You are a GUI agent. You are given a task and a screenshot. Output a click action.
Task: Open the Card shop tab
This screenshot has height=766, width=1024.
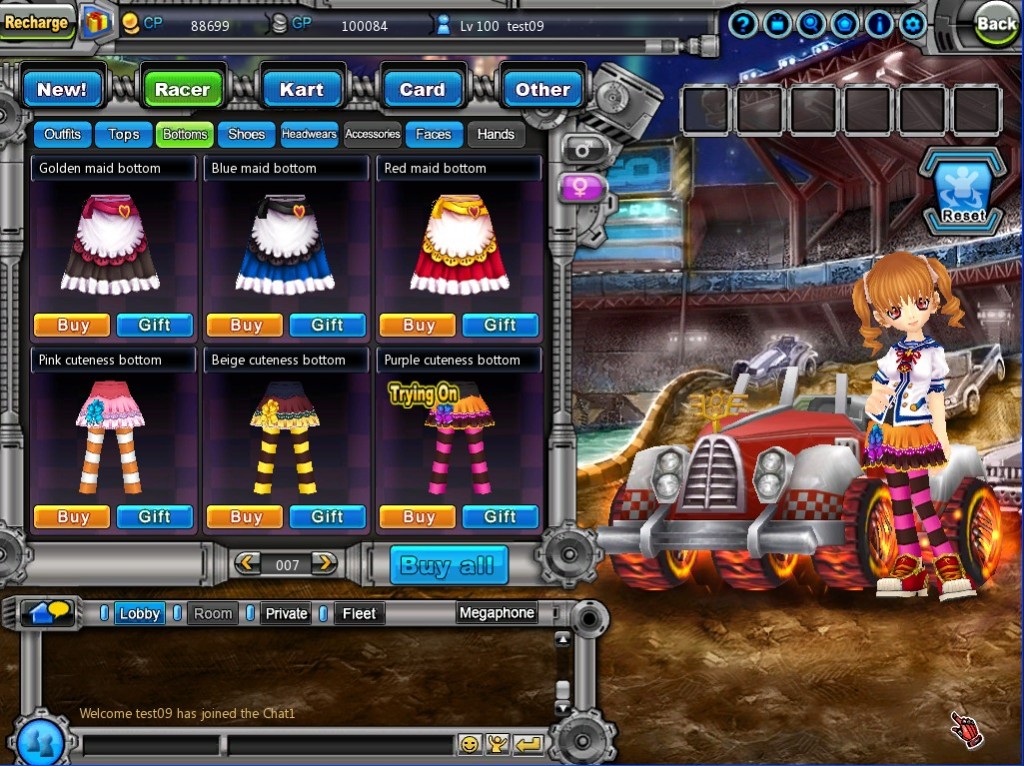[x=422, y=89]
